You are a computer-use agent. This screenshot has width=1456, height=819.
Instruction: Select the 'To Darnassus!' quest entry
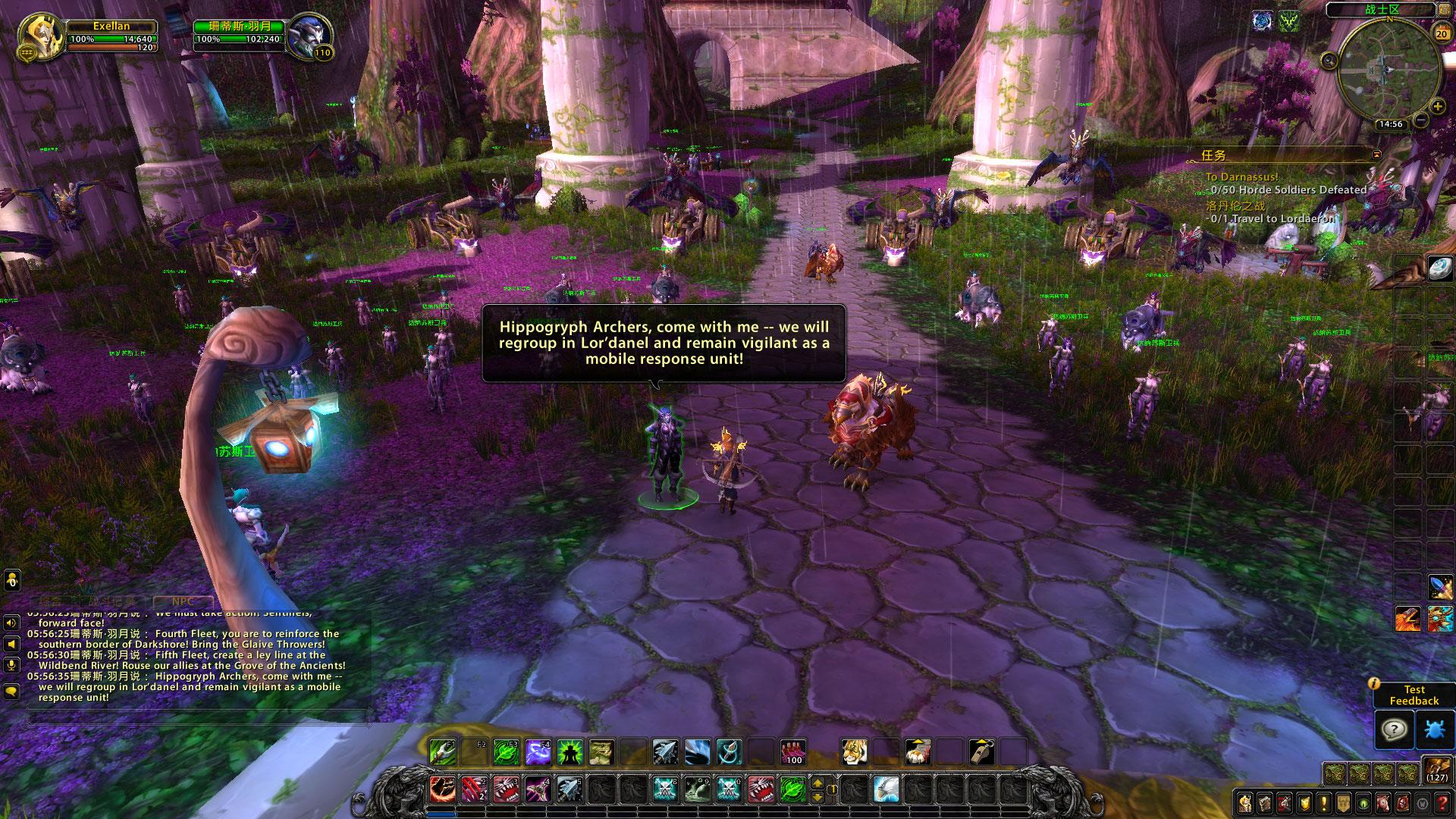1241,177
